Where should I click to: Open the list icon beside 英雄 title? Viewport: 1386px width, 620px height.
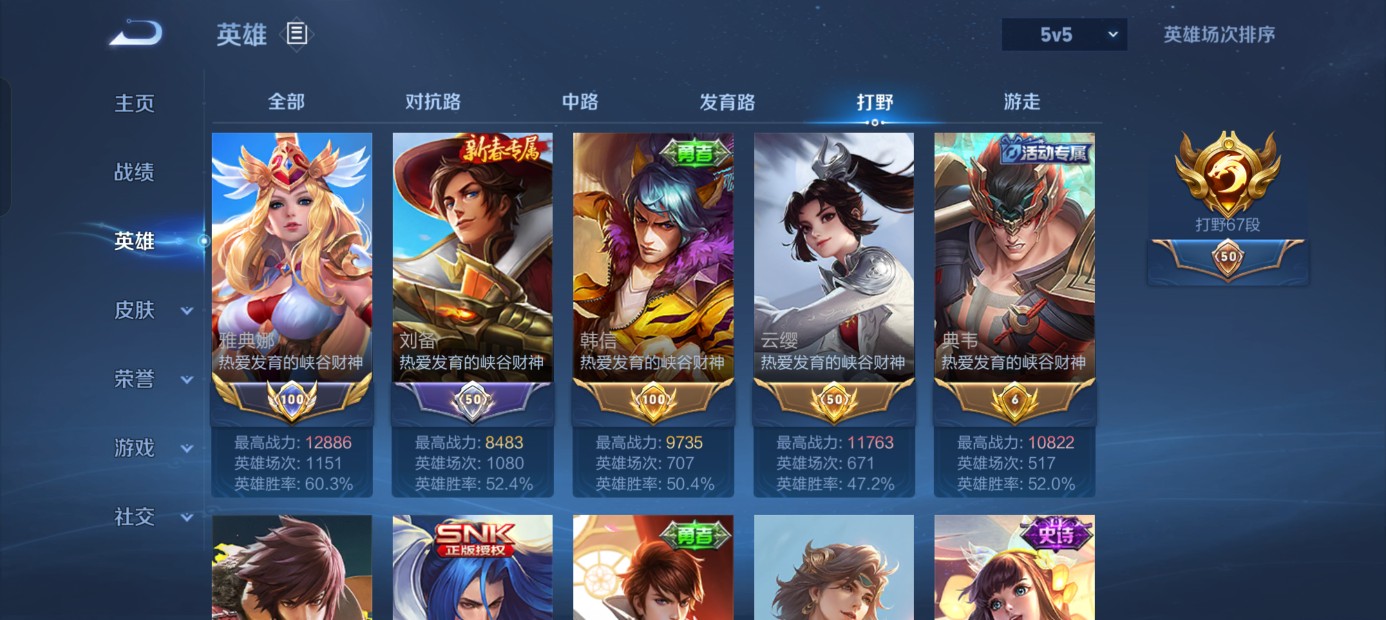(x=297, y=34)
